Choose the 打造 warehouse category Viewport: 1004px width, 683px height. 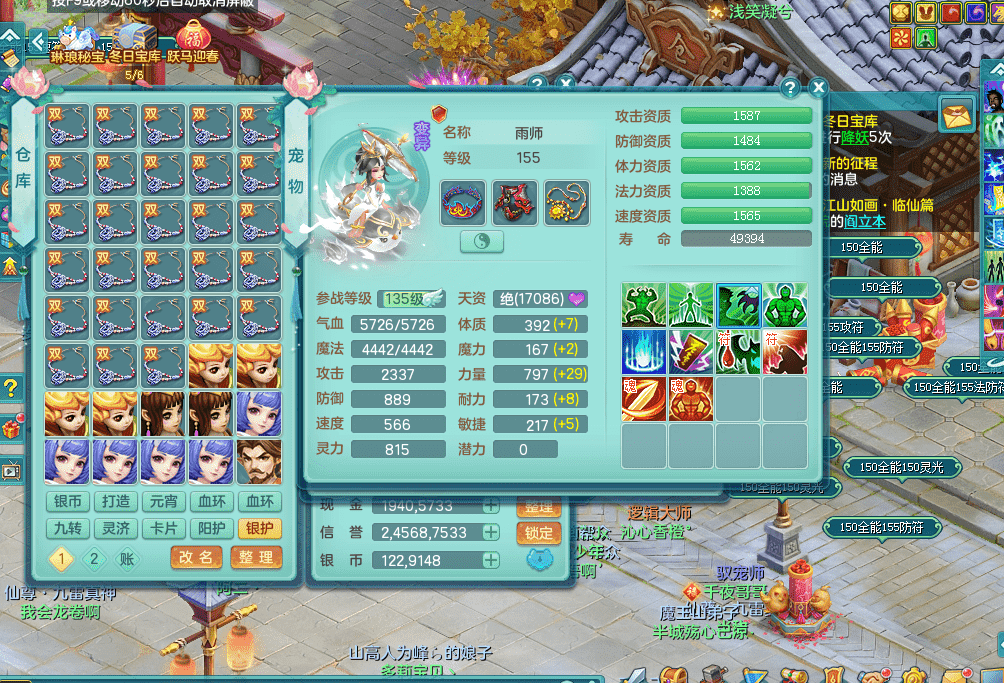pos(116,502)
